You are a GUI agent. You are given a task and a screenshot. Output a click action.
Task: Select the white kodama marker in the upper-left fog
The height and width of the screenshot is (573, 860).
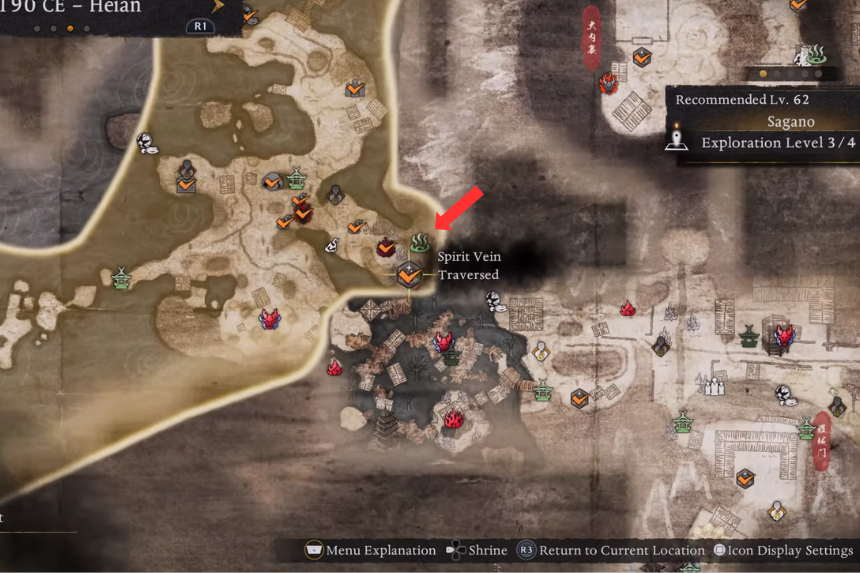click(147, 143)
